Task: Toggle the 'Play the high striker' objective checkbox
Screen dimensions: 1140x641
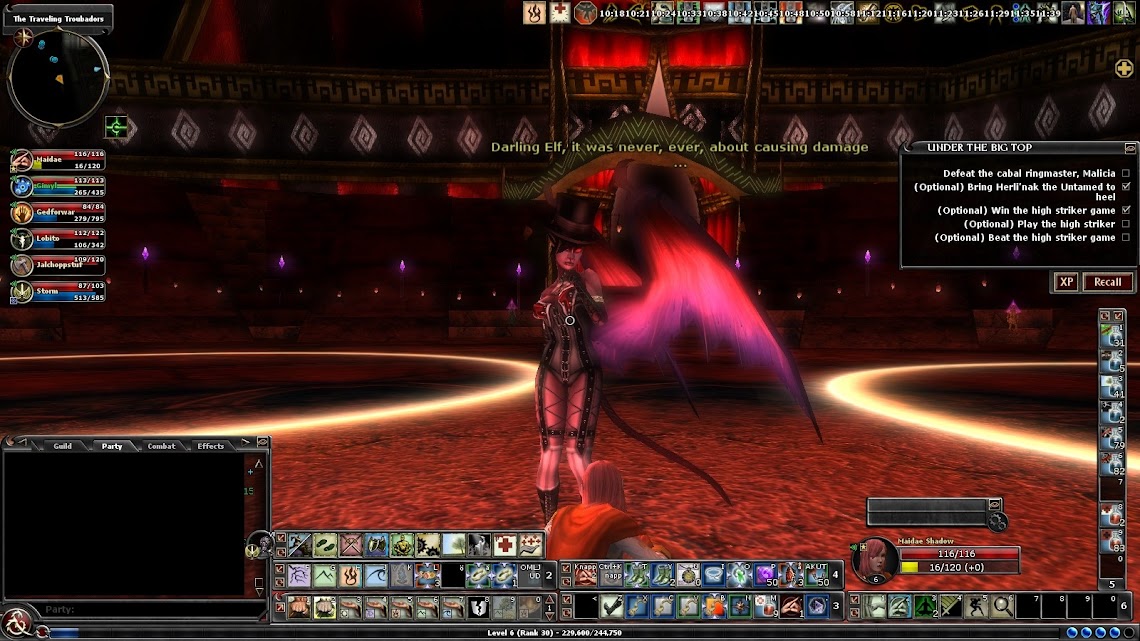Action: pyautogui.click(x=1126, y=224)
